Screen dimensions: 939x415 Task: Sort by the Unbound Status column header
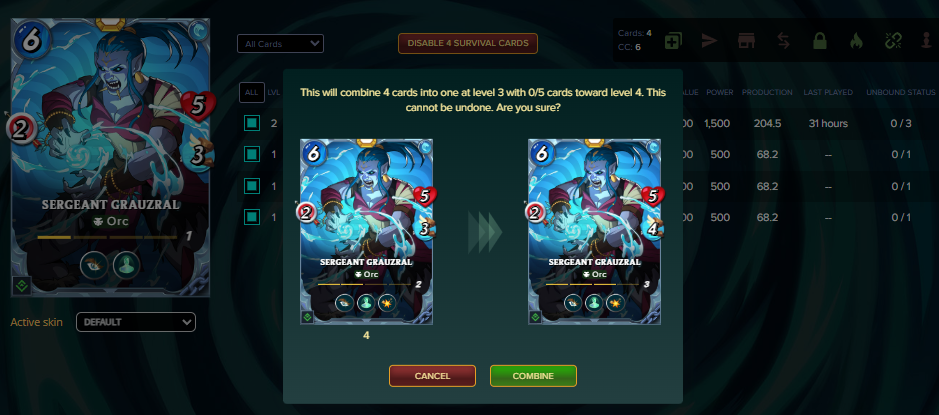coord(900,92)
